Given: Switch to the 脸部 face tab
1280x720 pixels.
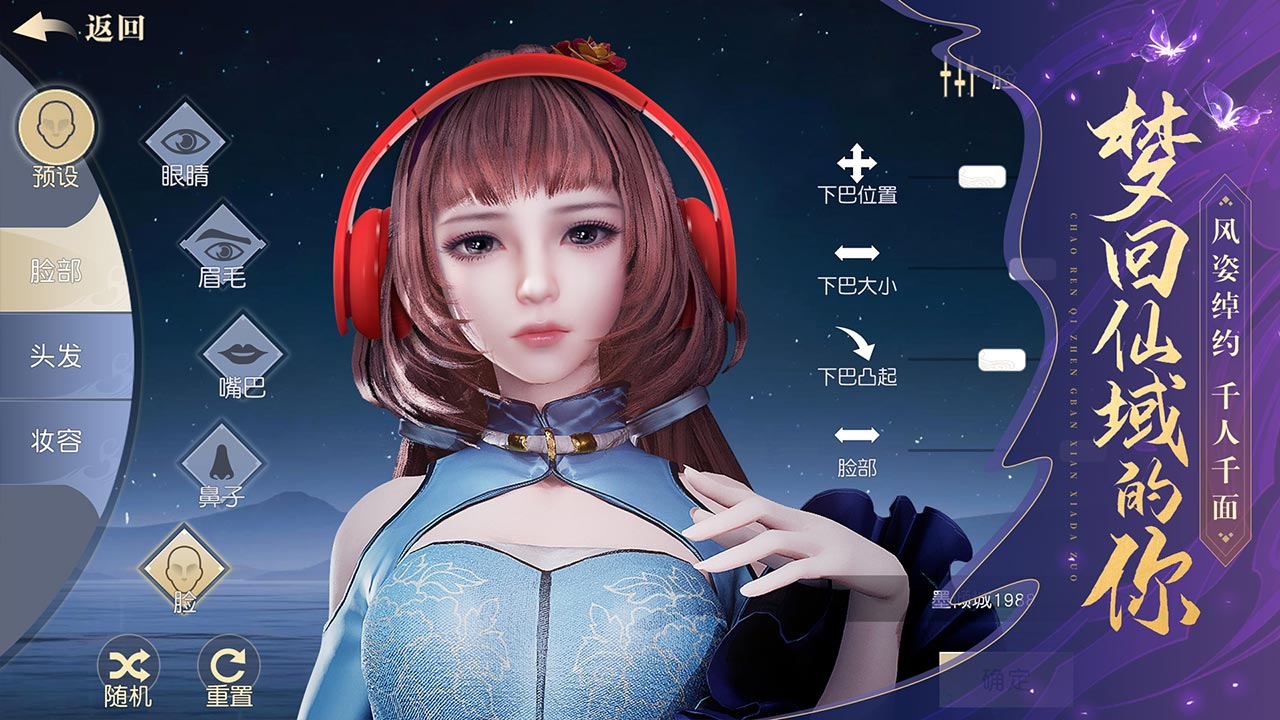Looking at the screenshot, I should click(56, 270).
